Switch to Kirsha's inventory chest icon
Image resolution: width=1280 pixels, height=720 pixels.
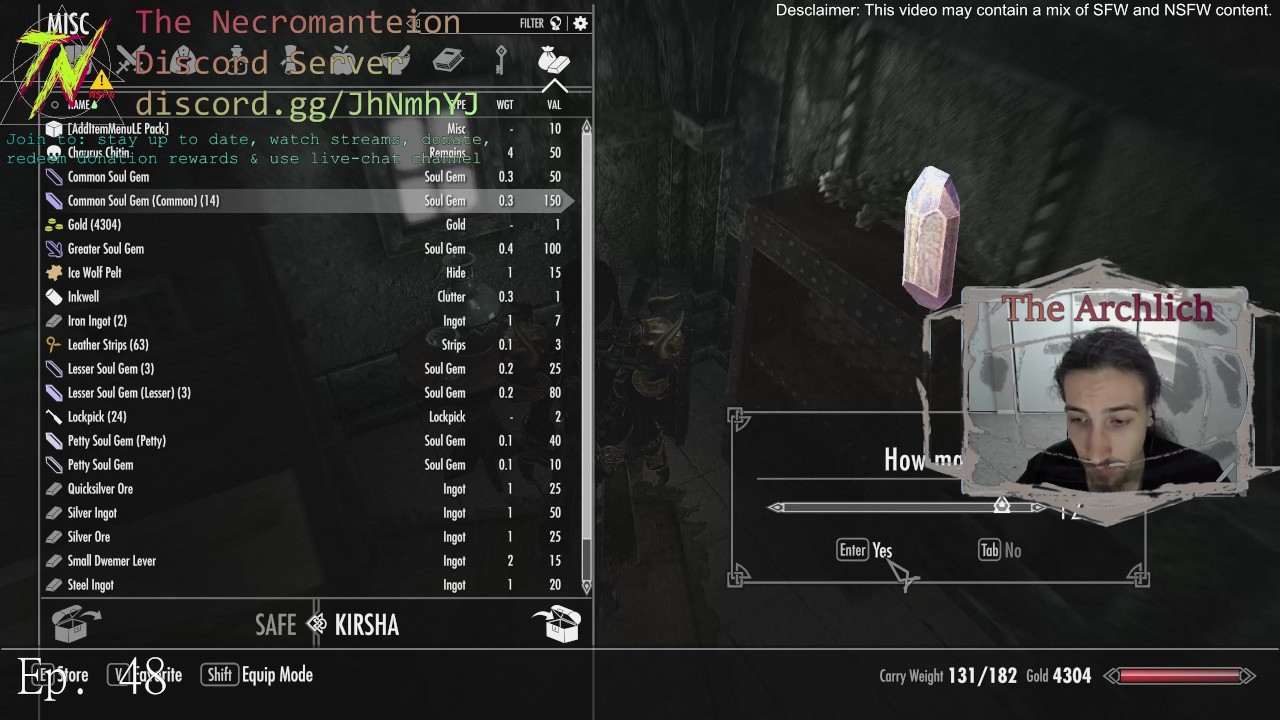click(x=558, y=624)
